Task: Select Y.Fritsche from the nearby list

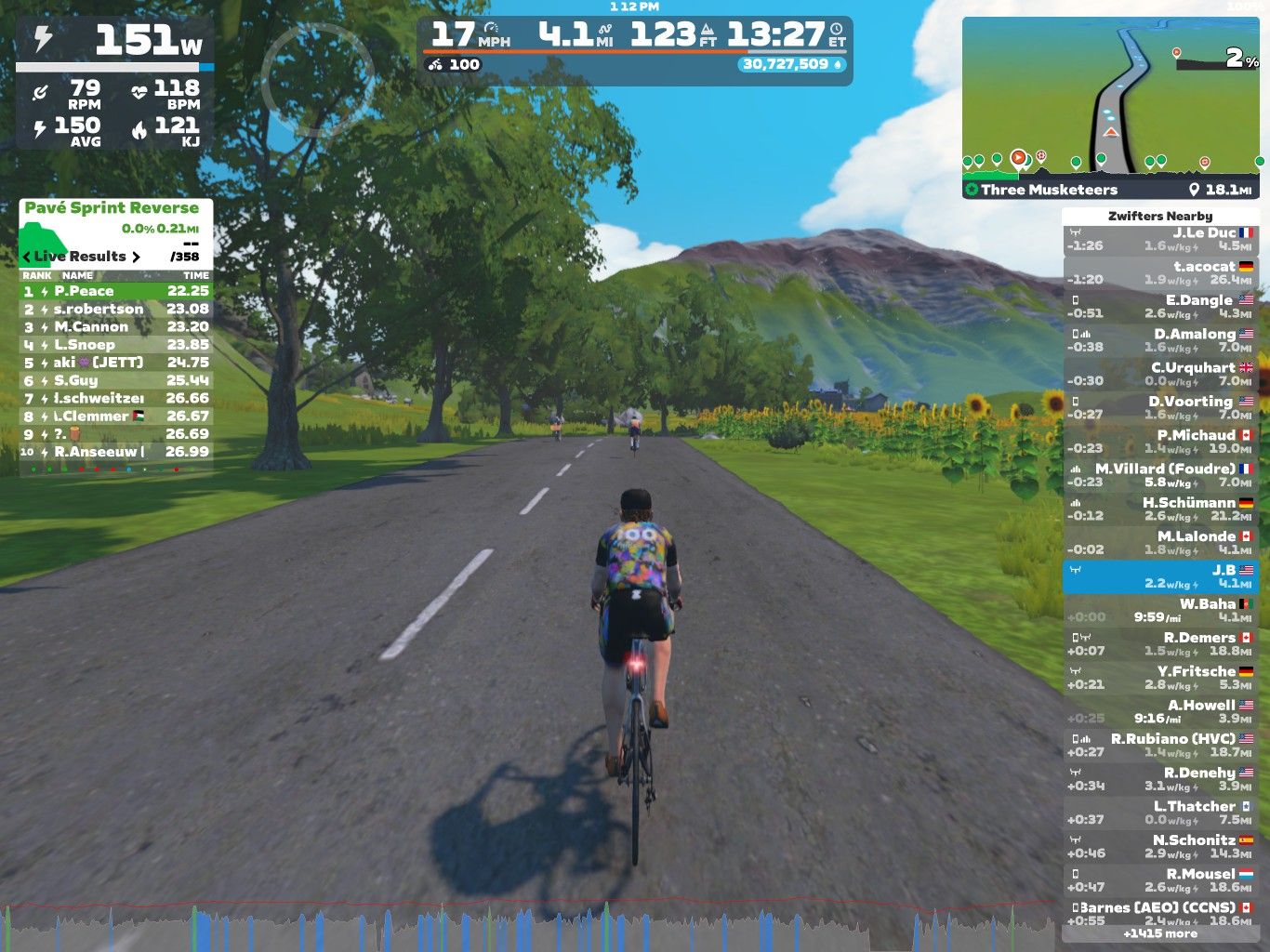Action: (1160, 678)
